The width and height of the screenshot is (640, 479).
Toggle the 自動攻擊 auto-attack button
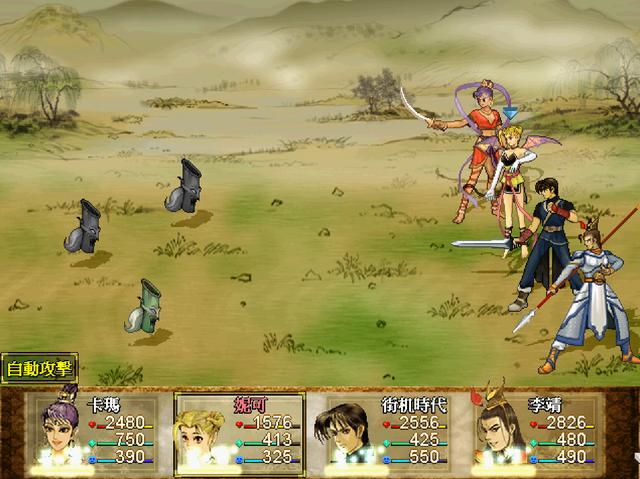point(39,368)
